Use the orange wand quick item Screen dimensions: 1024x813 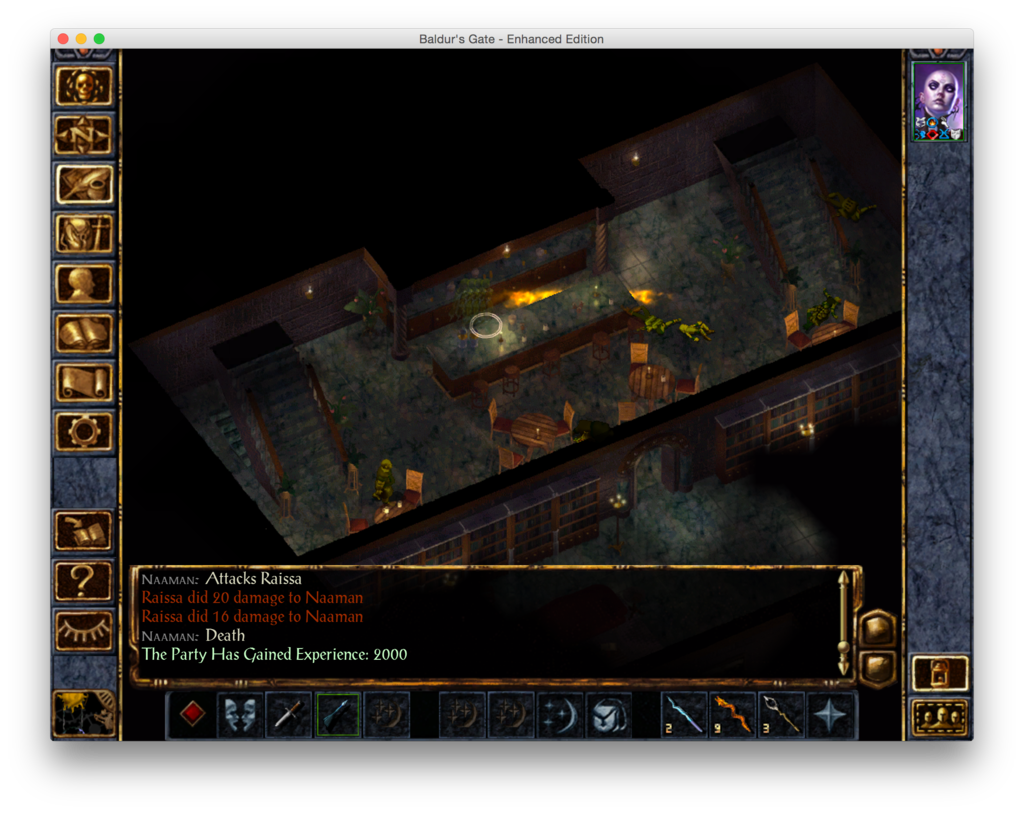click(733, 714)
